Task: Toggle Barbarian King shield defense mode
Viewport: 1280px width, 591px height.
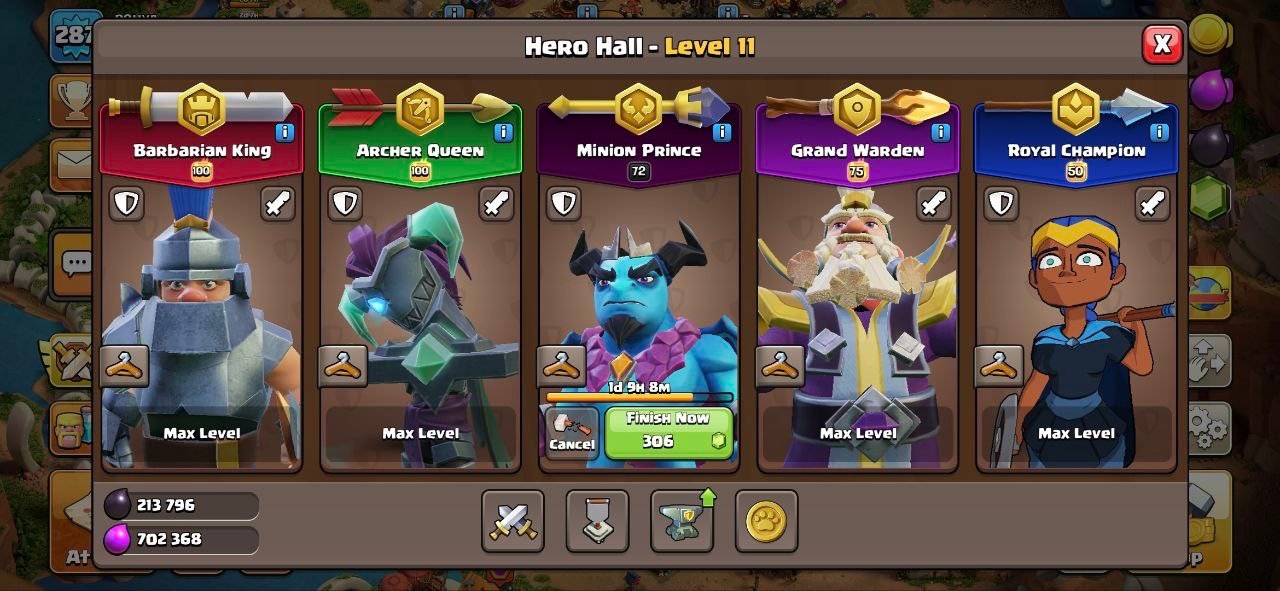Action: tap(126, 204)
